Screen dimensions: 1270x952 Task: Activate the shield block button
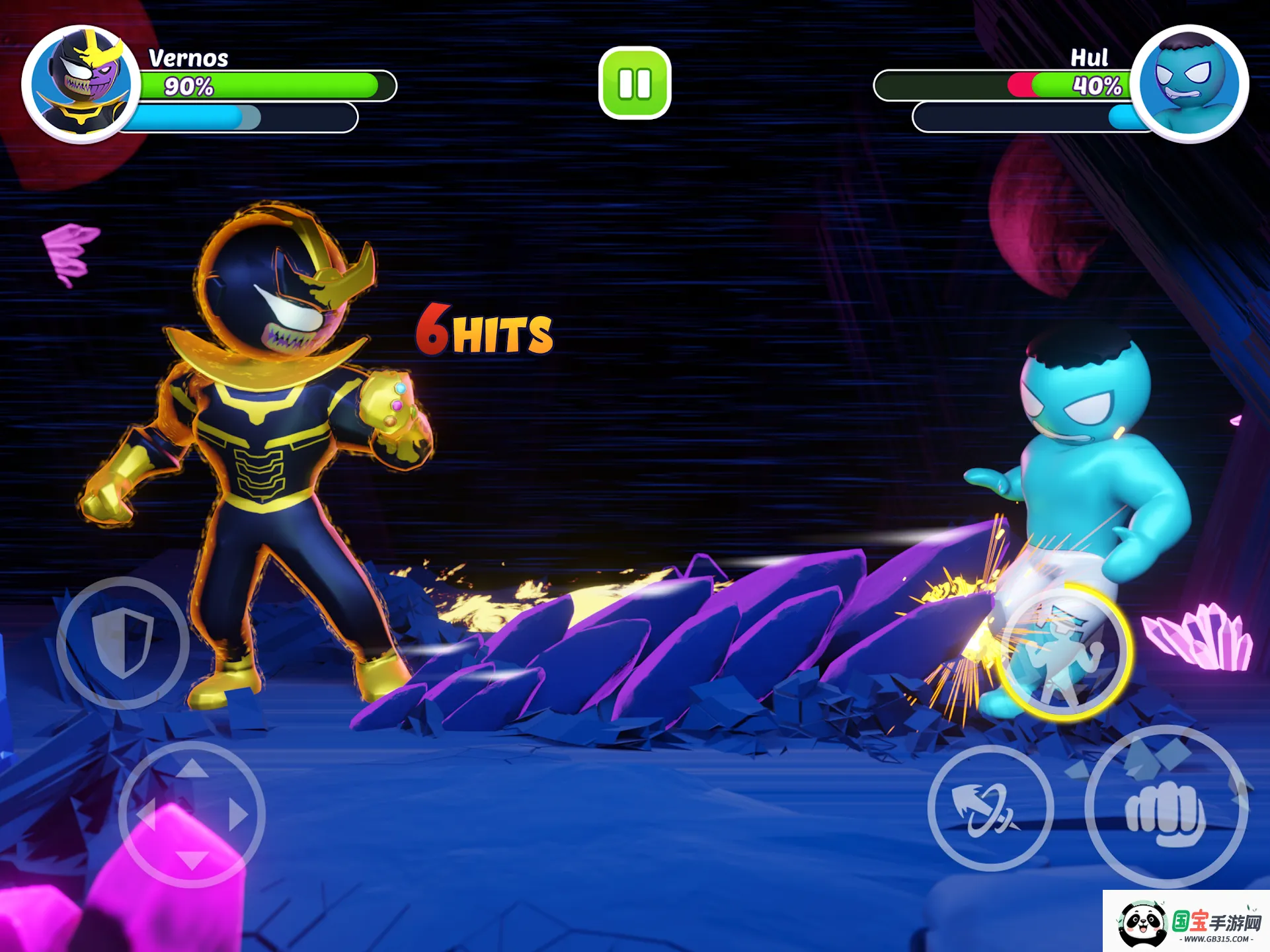coord(123,643)
